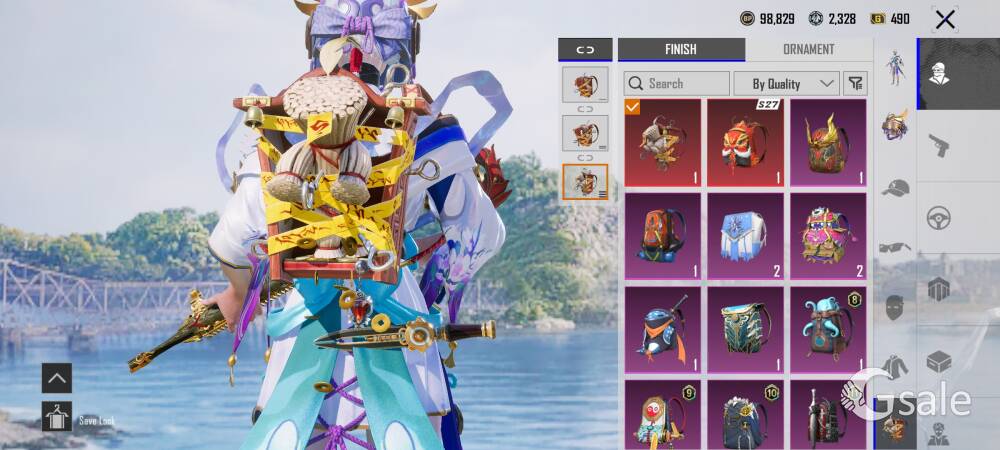
Task: Pick the white and blue winged backpack
Action: 745,236
